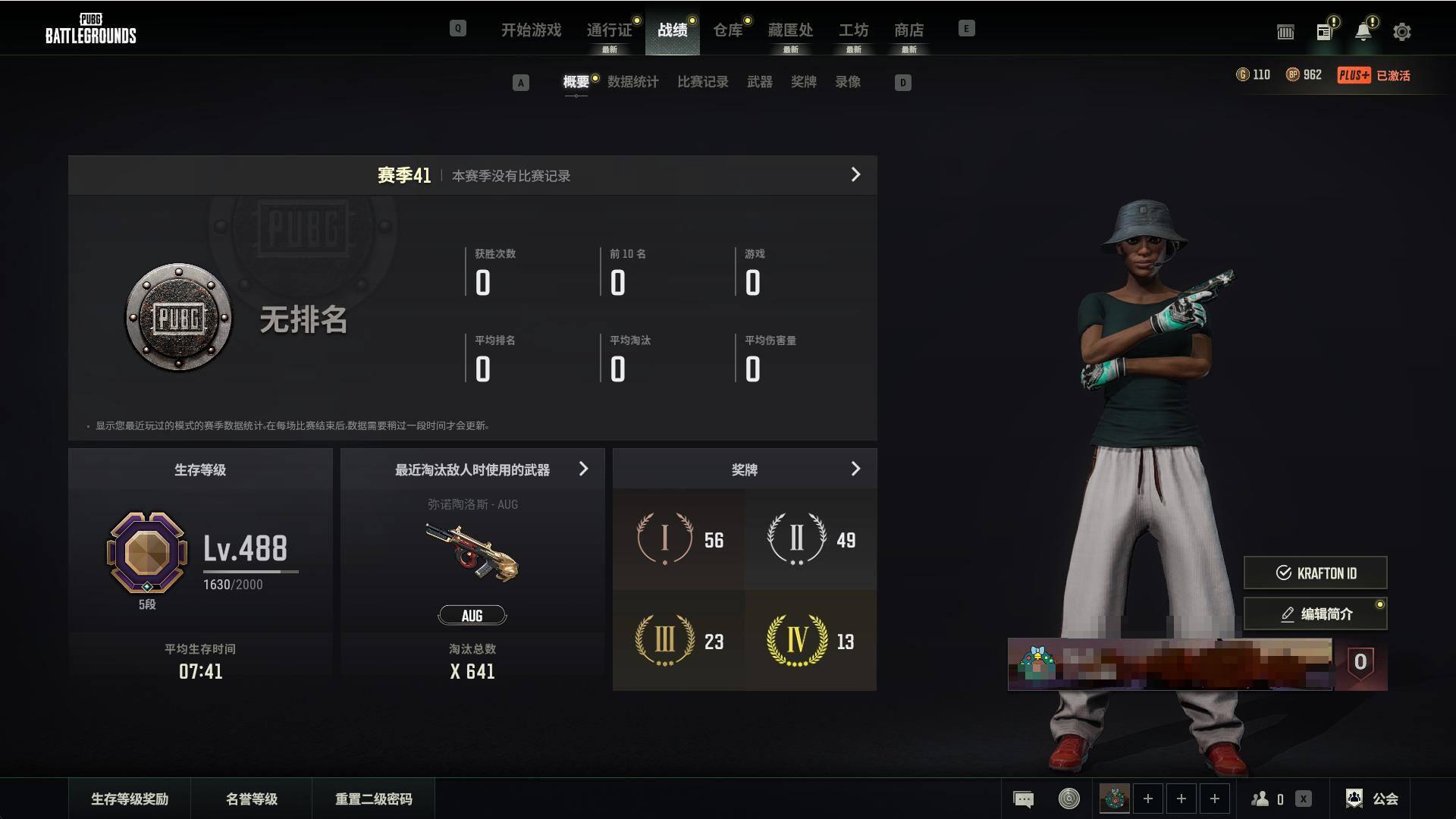Expand the 赛季41 season details arrow
The image size is (1456, 819).
(855, 175)
